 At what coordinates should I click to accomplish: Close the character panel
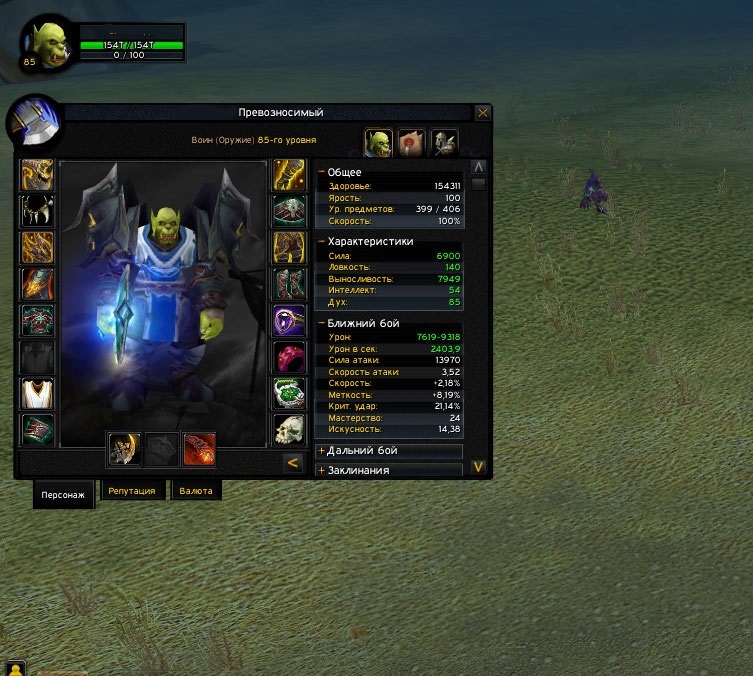pos(483,113)
